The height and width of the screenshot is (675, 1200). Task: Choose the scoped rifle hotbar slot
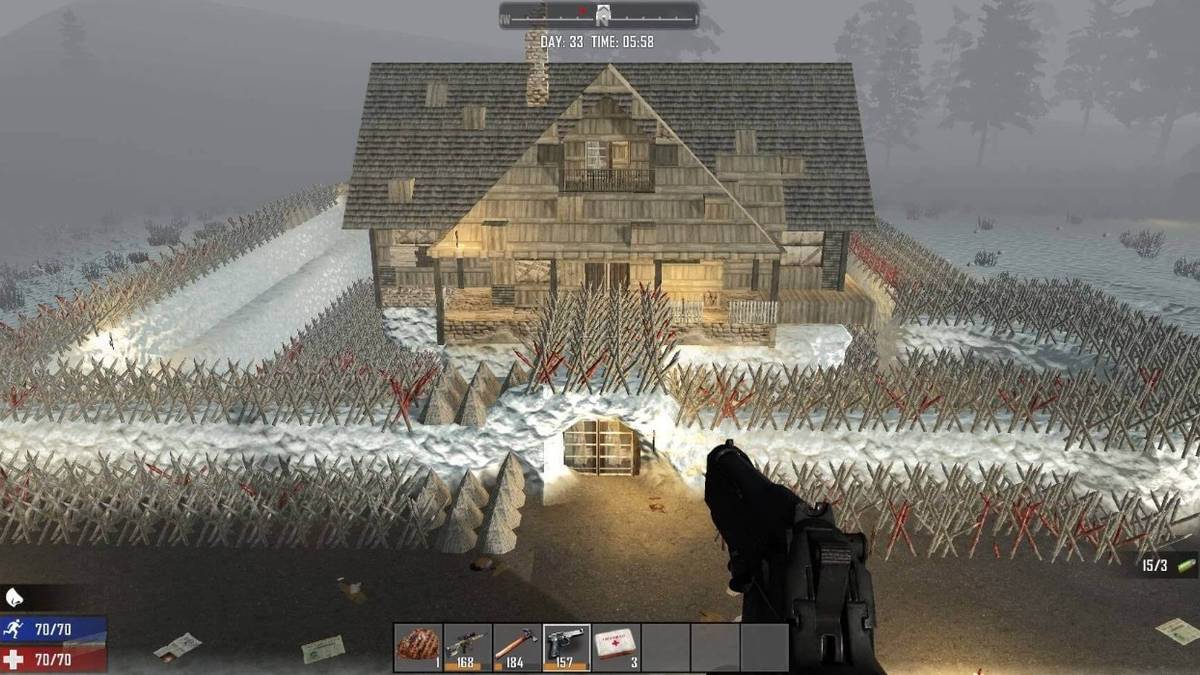(467, 647)
